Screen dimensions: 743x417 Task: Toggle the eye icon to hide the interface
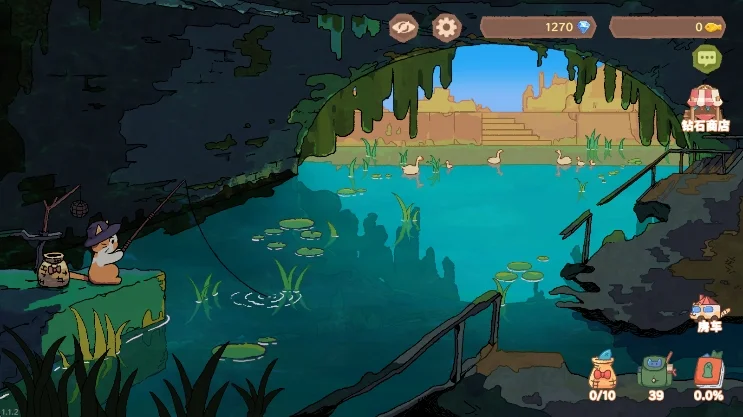[403, 27]
